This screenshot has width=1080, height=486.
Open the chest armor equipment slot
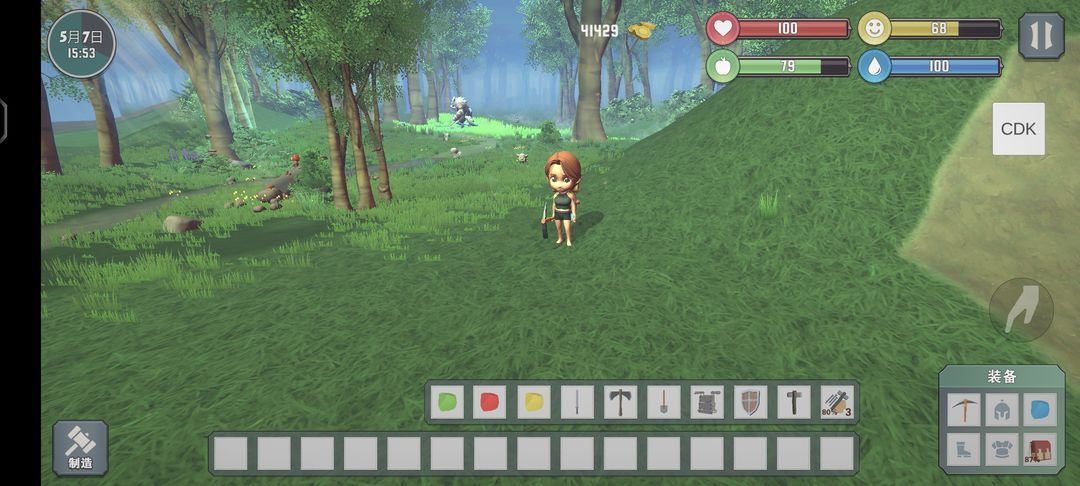1001,449
